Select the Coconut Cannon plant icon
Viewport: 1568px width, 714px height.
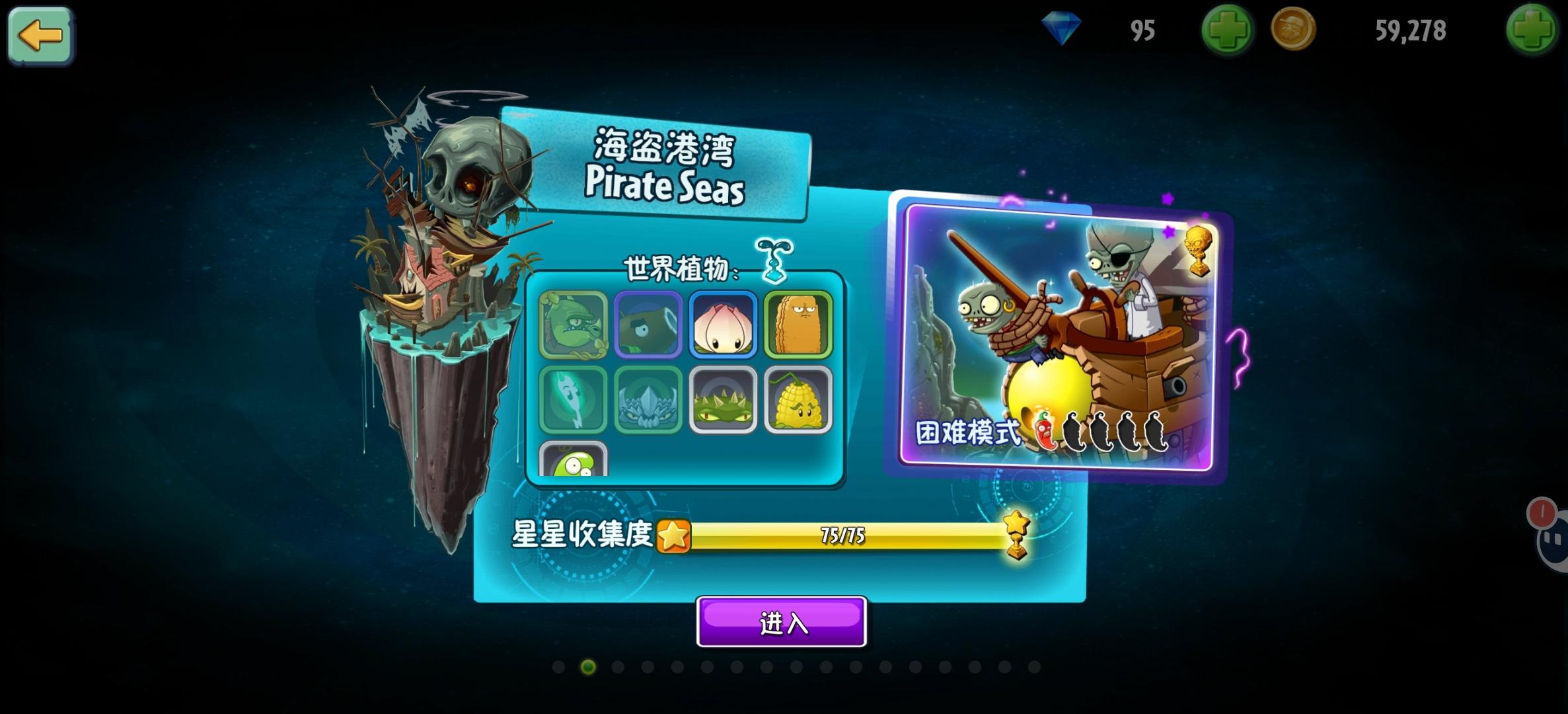point(648,327)
